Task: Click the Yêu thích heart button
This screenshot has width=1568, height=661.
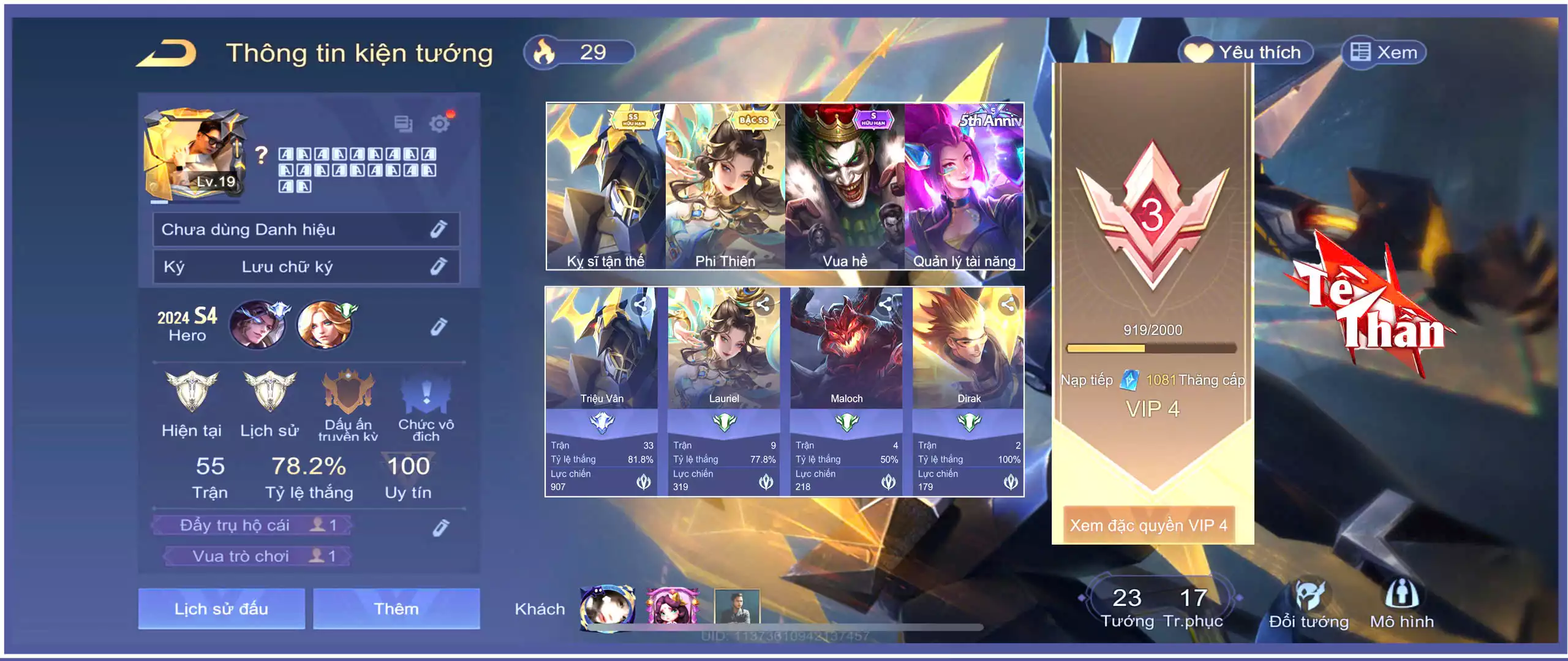Action: coord(1246,53)
